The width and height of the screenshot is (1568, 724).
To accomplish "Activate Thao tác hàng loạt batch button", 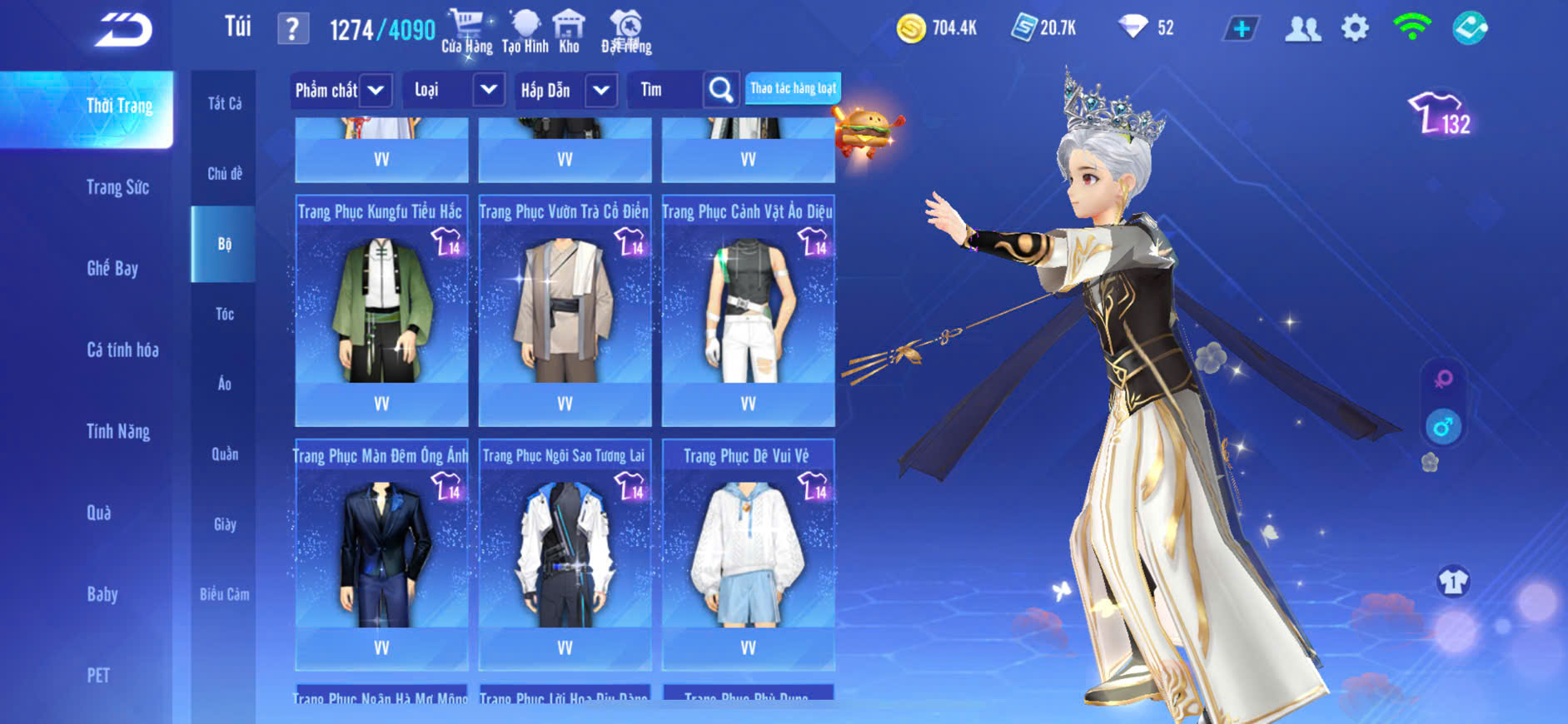I will click(x=793, y=88).
